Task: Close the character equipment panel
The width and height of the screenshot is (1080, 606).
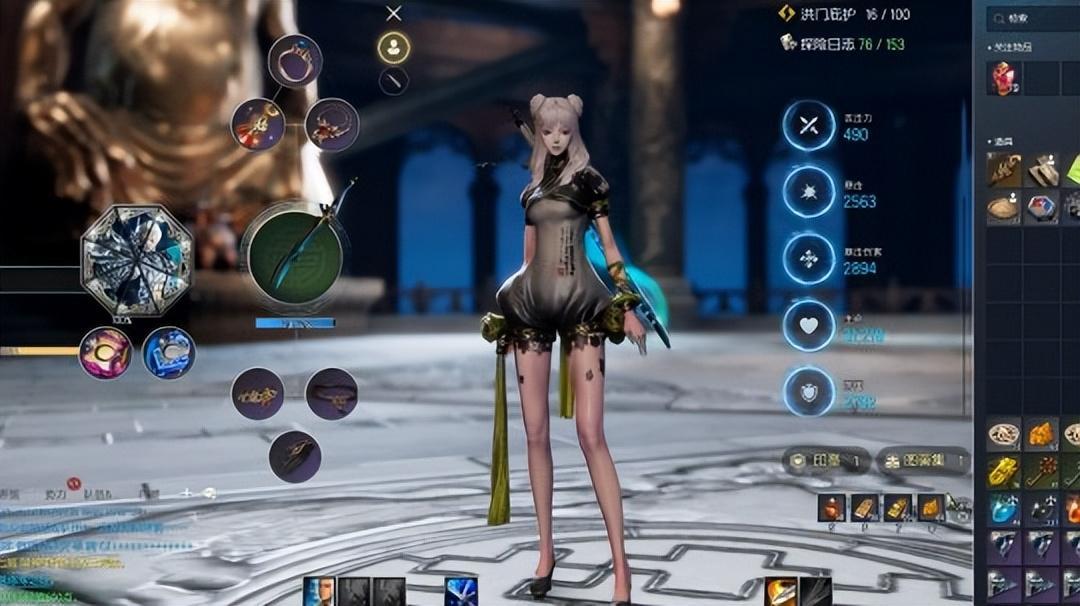Action: click(x=394, y=13)
